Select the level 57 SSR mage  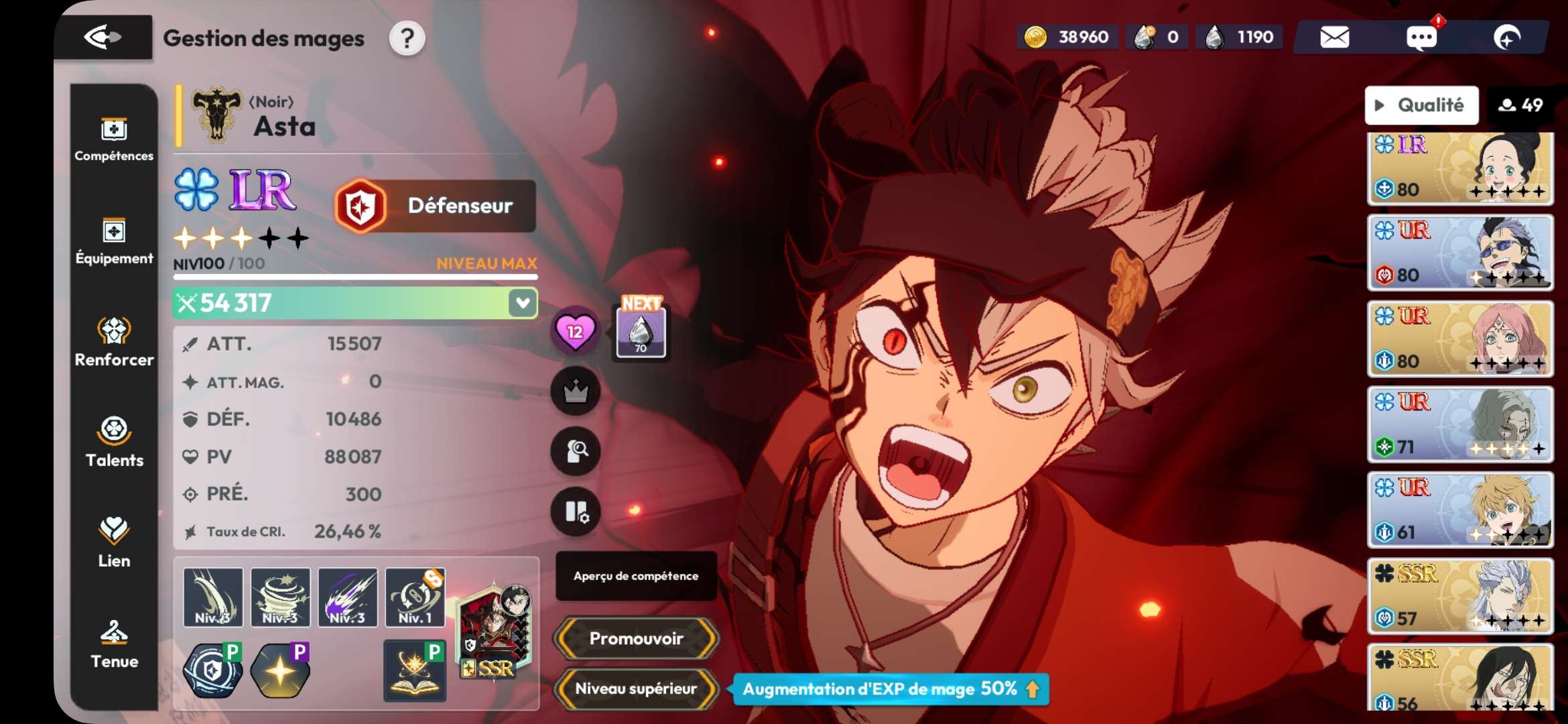(1460, 596)
